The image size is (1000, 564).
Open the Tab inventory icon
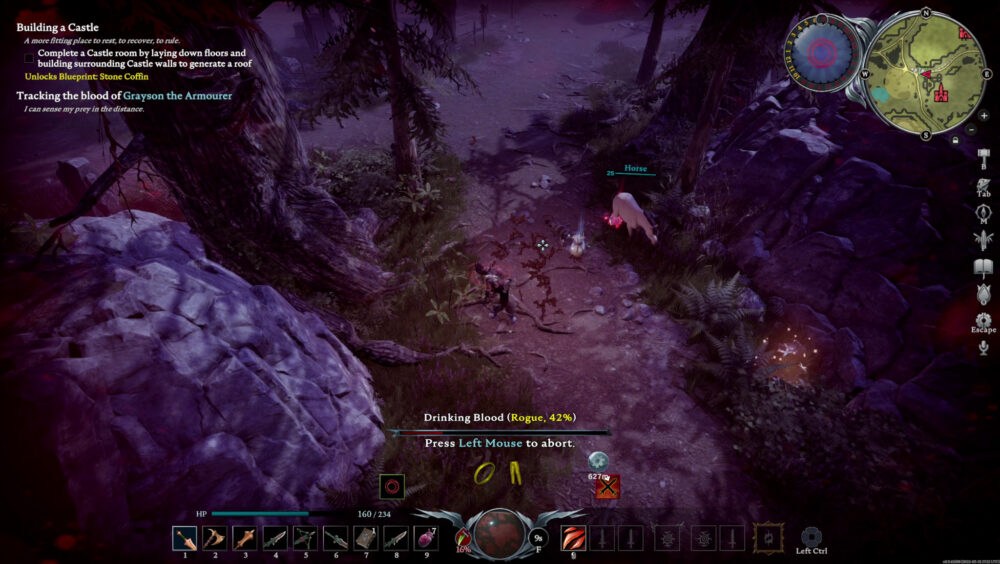point(982,185)
